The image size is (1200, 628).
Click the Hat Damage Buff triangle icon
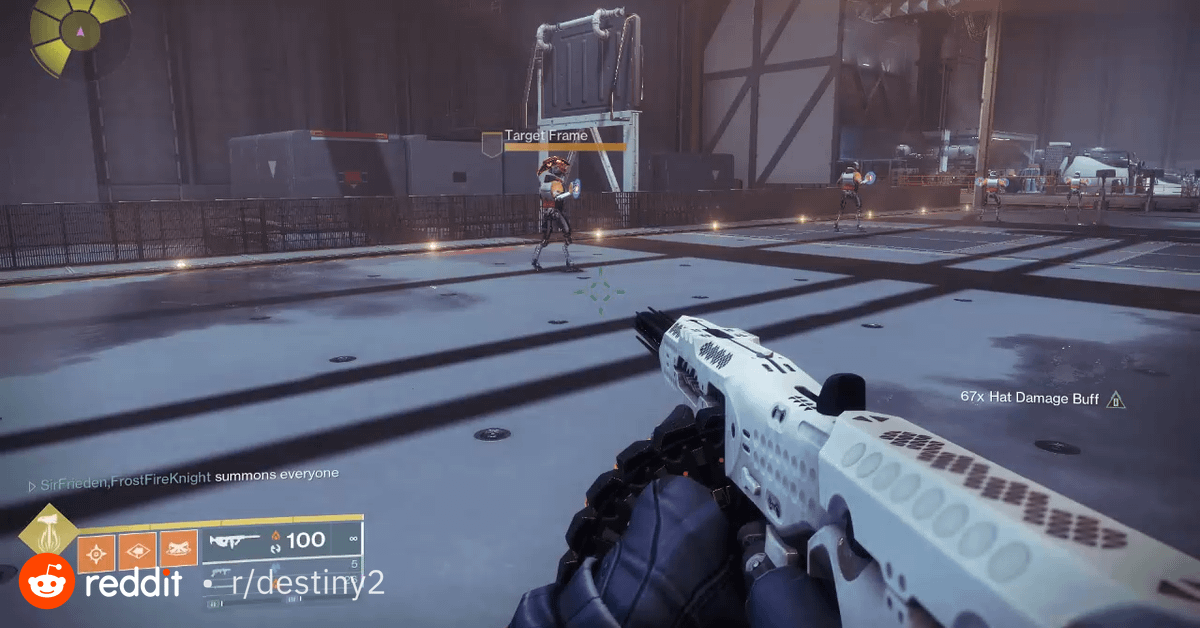pos(1116,400)
